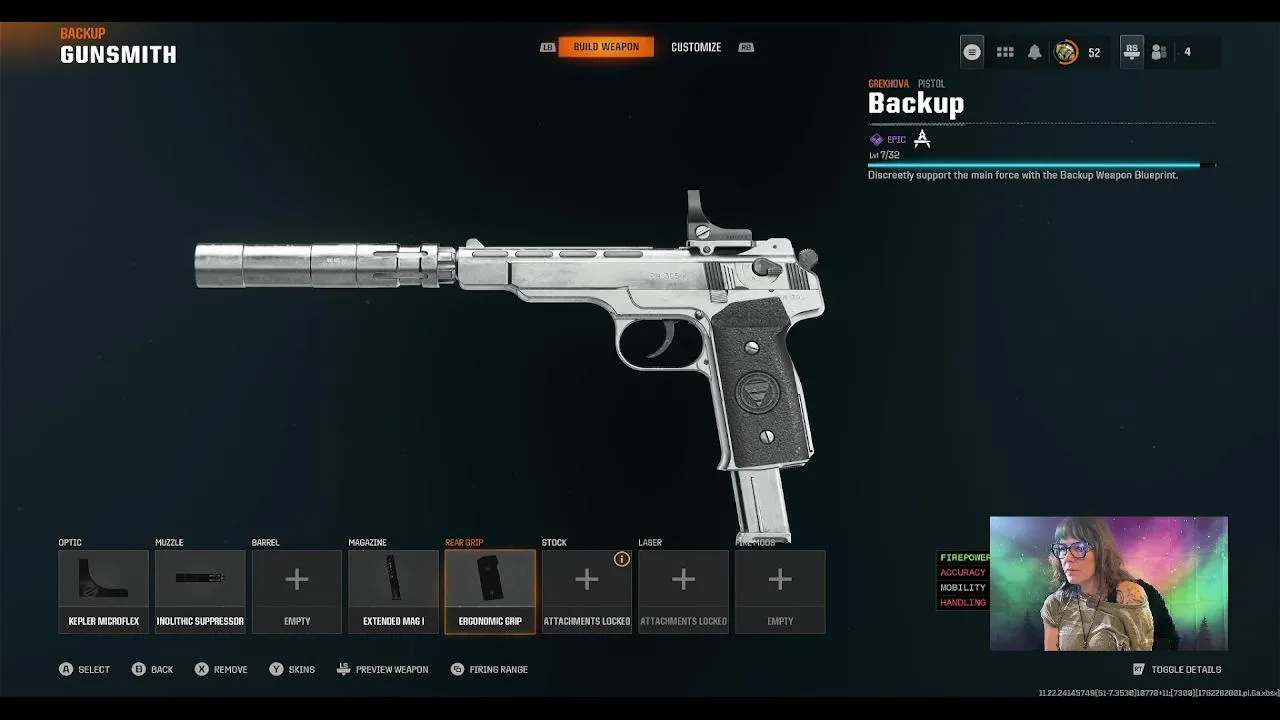Click the locked Laser attachment slot
Image resolution: width=1280 pixels, height=720 pixels.
click(683, 591)
